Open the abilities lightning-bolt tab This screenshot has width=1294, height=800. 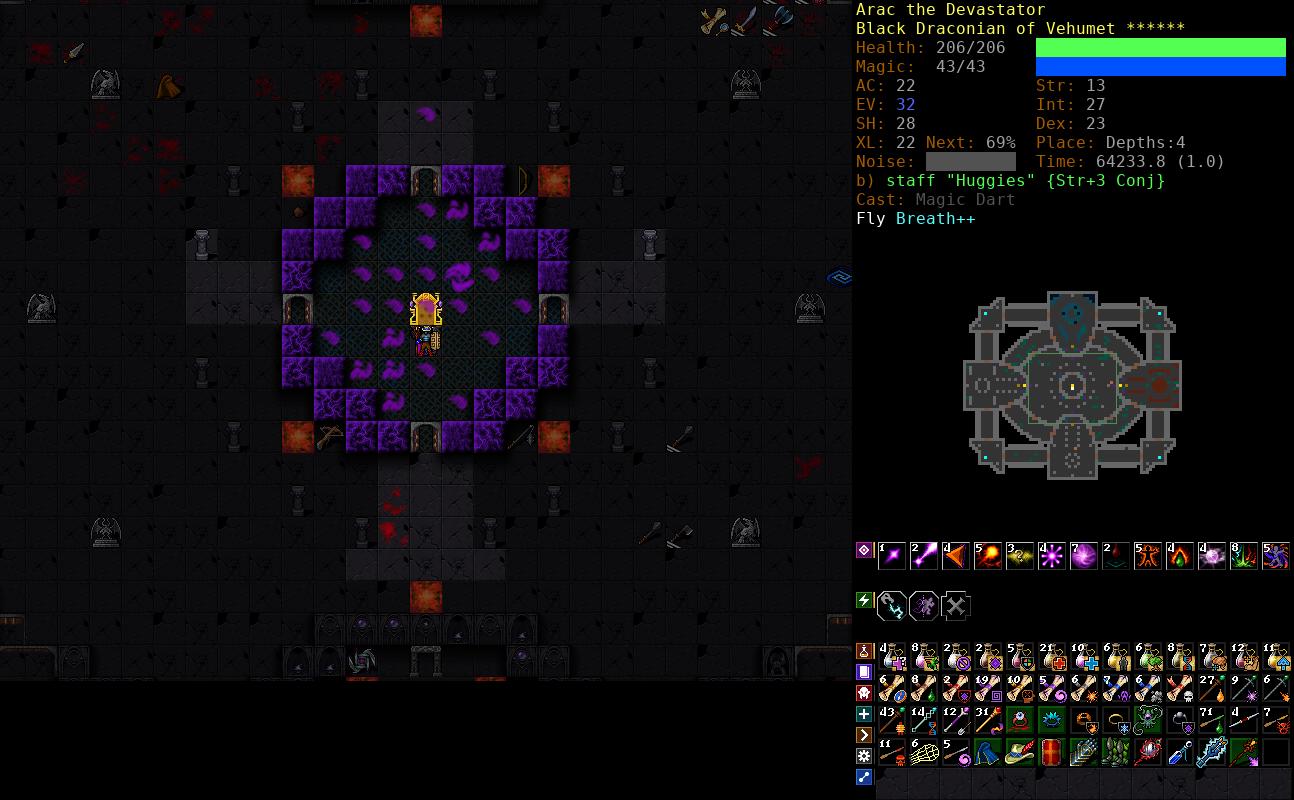tap(865, 600)
